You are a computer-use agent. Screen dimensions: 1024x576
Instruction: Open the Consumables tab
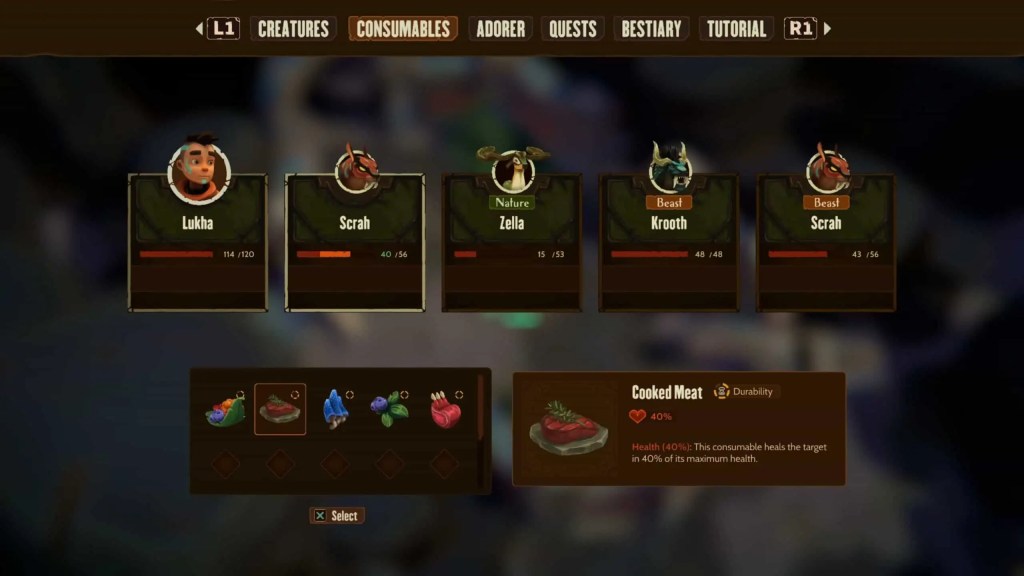(x=403, y=29)
